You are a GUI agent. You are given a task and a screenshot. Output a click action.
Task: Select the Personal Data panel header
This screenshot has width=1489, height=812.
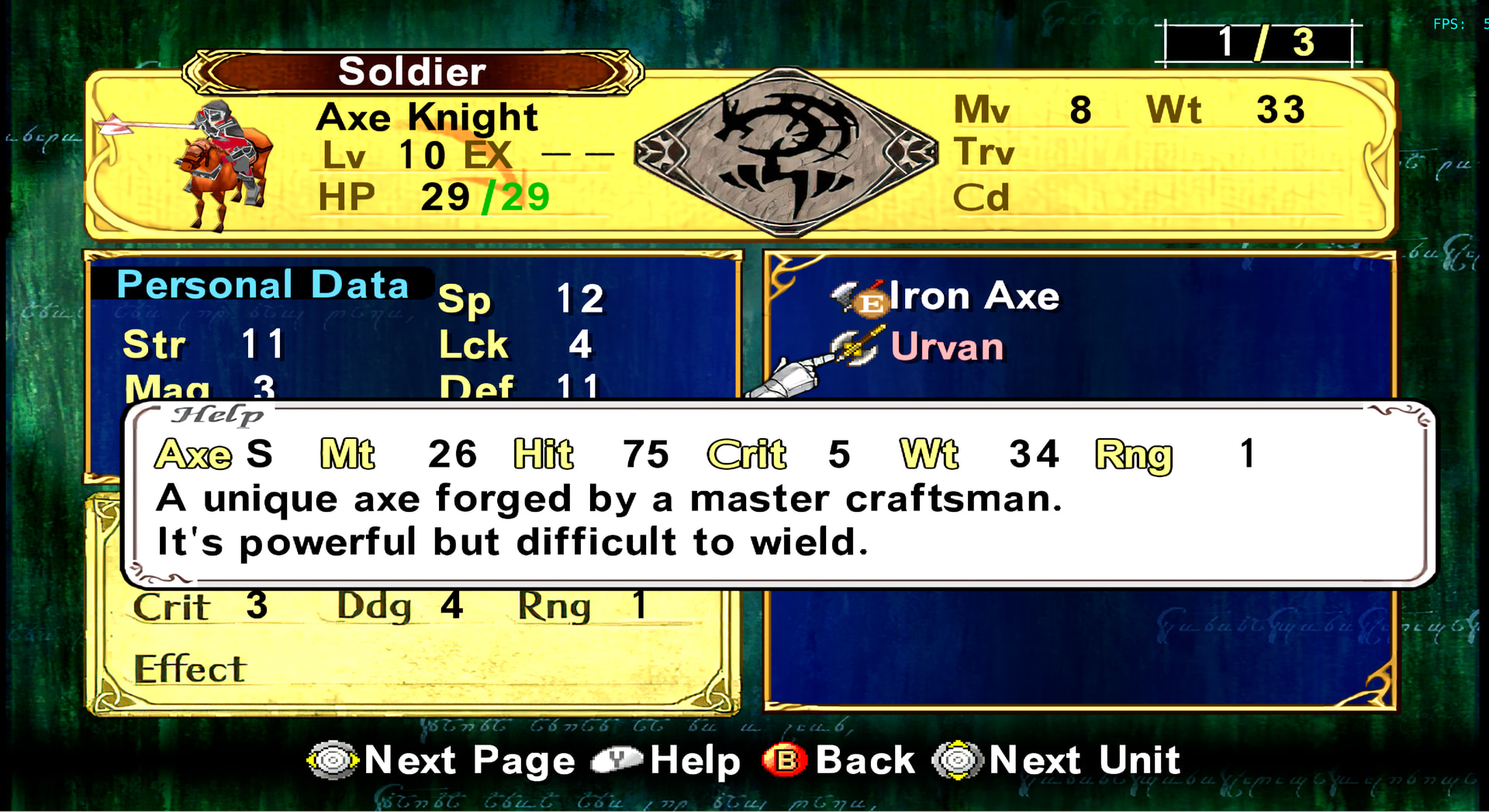(x=262, y=285)
